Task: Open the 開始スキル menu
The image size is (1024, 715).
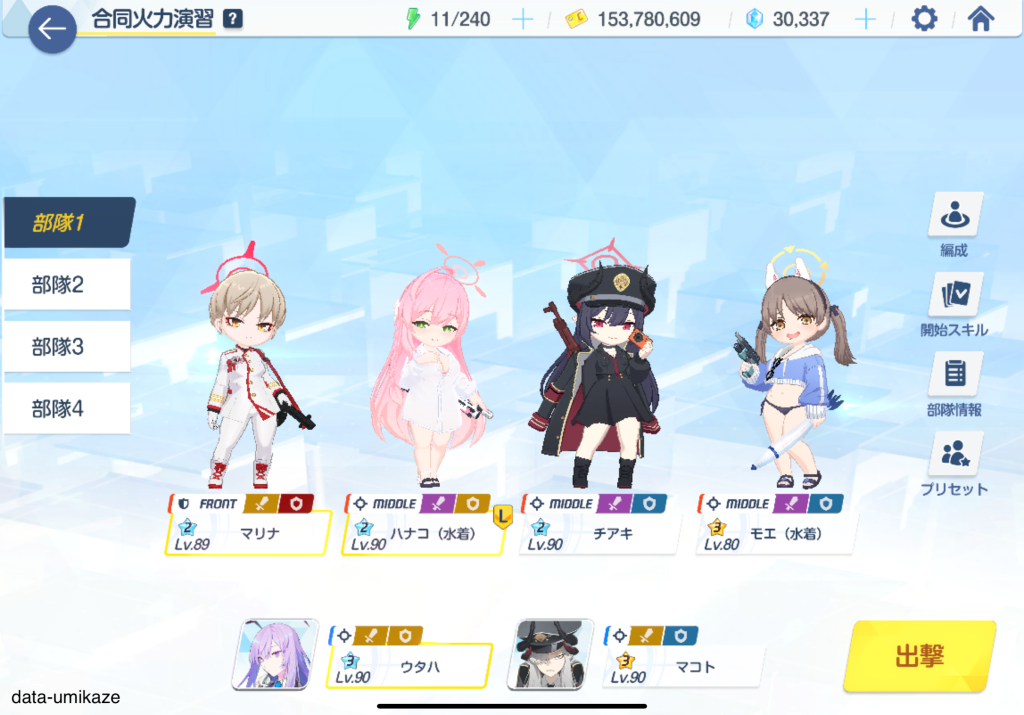Action: (x=954, y=304)
